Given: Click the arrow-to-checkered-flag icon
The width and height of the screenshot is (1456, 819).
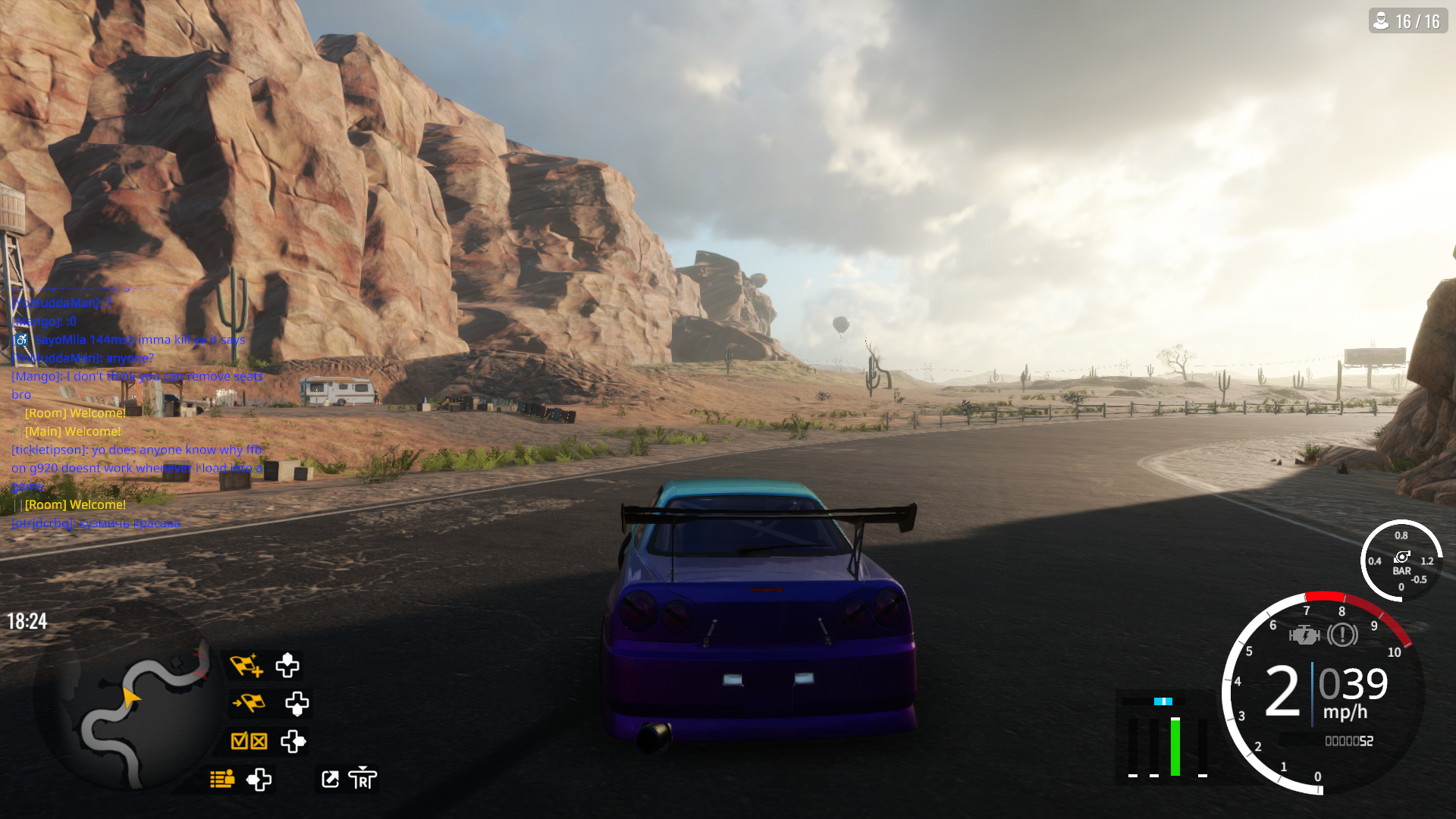Looking at the screenshot, I should (249, 703).
